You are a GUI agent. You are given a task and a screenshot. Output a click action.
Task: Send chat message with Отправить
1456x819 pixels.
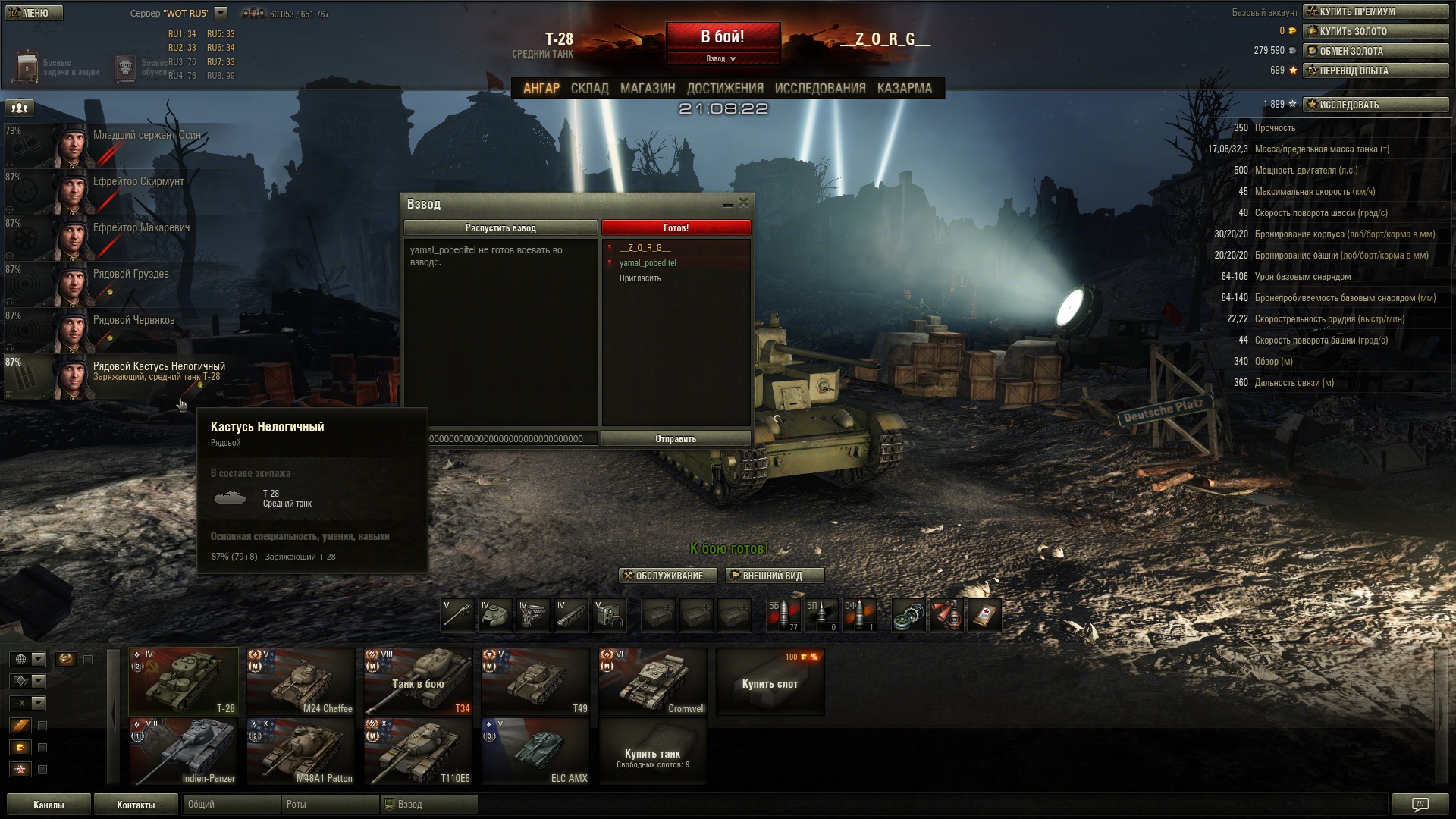676,439
